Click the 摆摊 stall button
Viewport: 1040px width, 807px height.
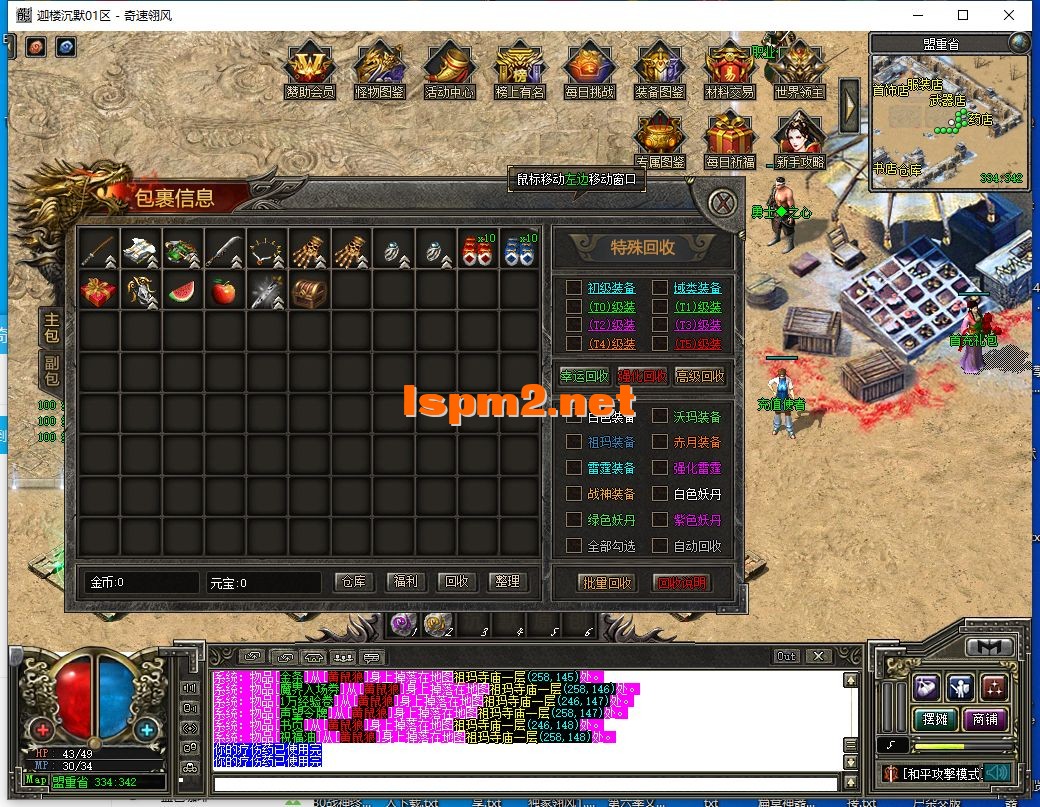click(x=935, y=719)
